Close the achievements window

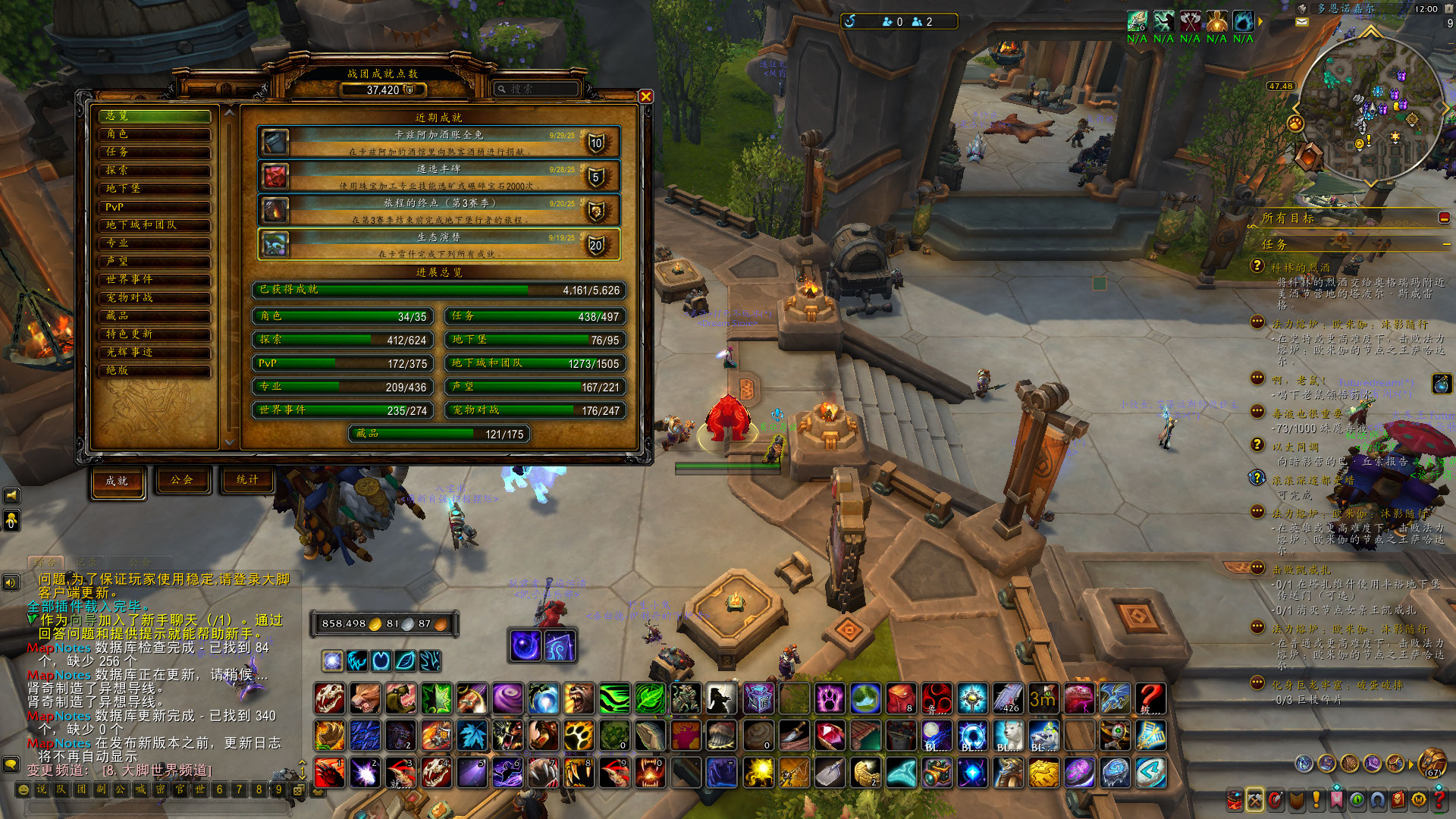[645, 96]
